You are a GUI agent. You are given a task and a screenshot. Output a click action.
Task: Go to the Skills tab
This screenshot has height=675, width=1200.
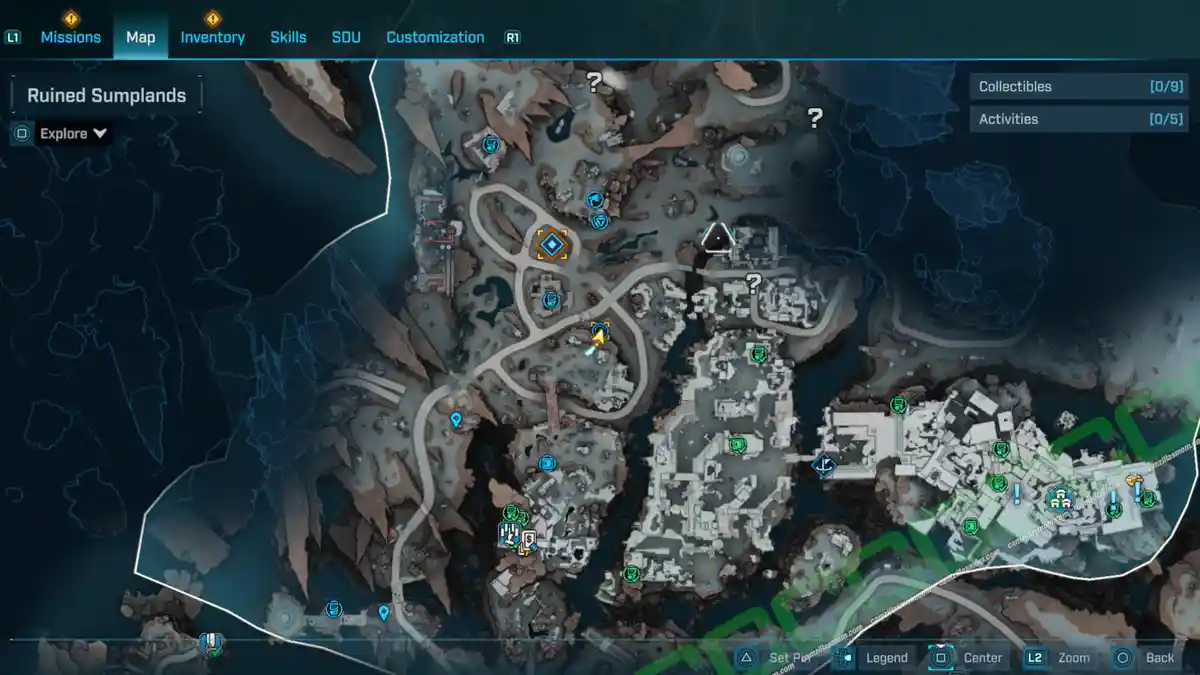pos(288,37)
